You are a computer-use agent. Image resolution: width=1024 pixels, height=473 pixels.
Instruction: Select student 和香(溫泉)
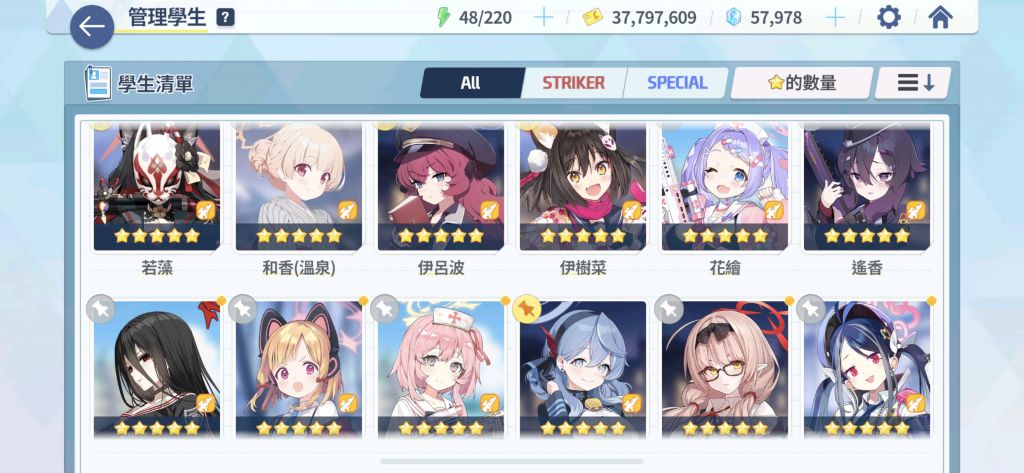299,187
